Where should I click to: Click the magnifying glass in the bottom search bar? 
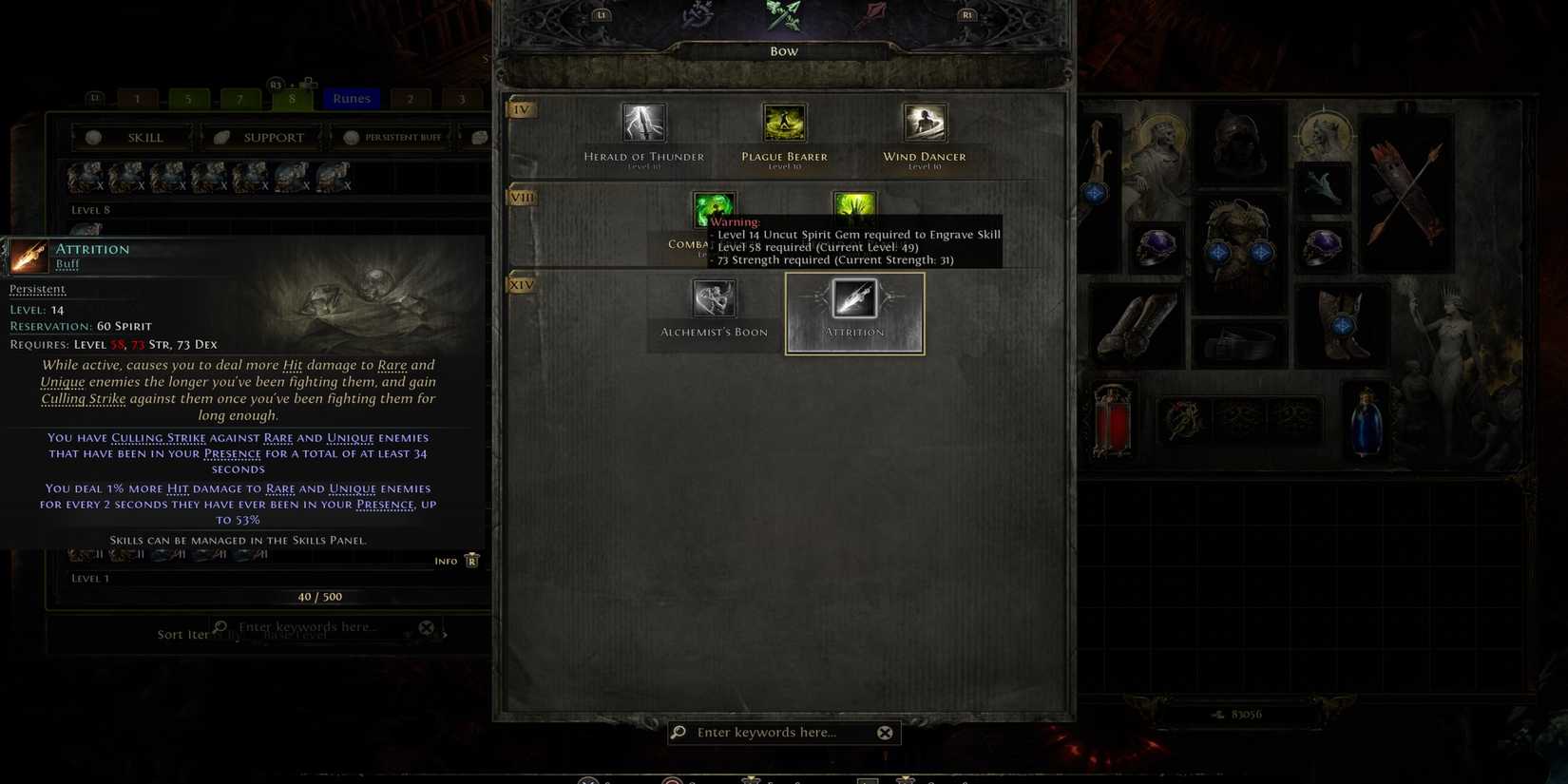[x=677, y=732]
